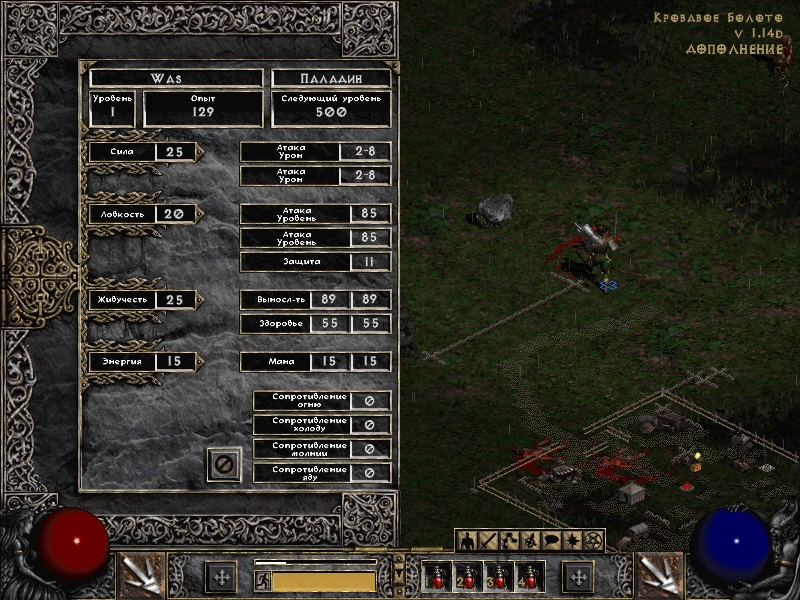
Task: Use the red potion in belt slot 1
Action: [x=436, y=577]
